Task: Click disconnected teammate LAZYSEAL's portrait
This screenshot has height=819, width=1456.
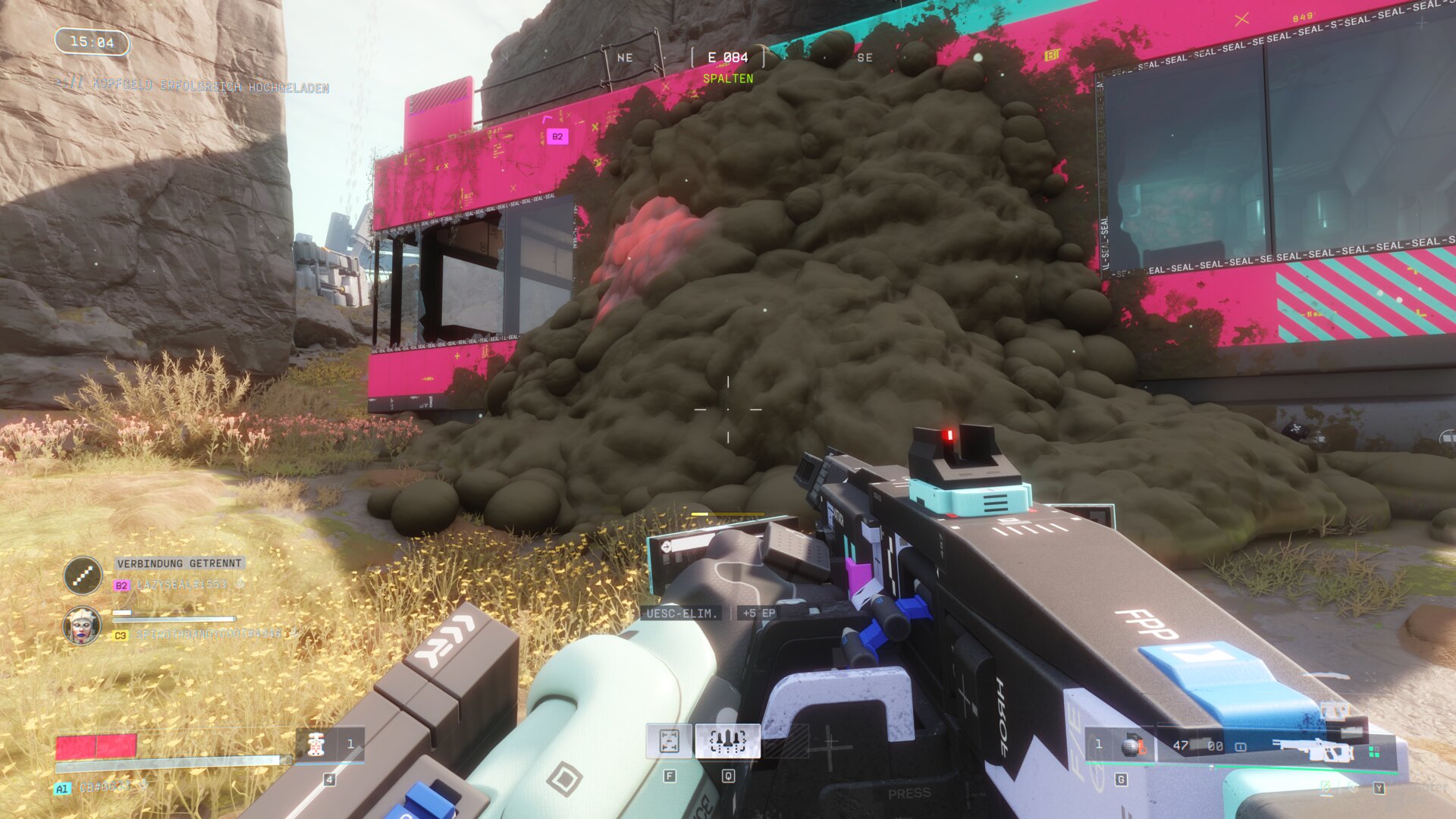Action: (x=83, y=575)
